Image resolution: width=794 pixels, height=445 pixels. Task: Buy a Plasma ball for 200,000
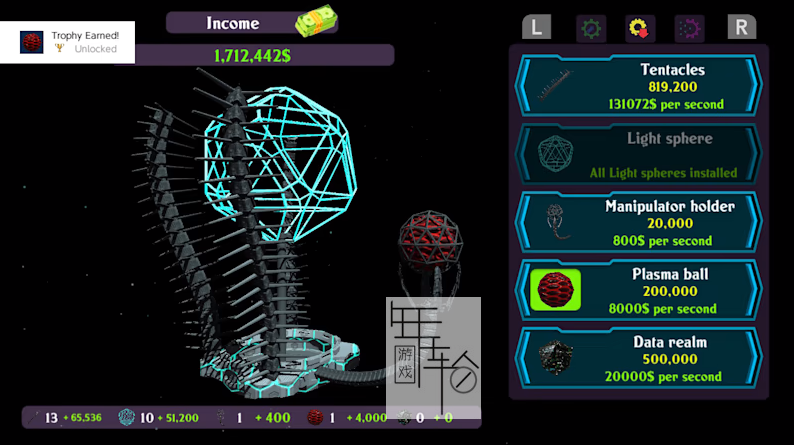click(638, 290)
